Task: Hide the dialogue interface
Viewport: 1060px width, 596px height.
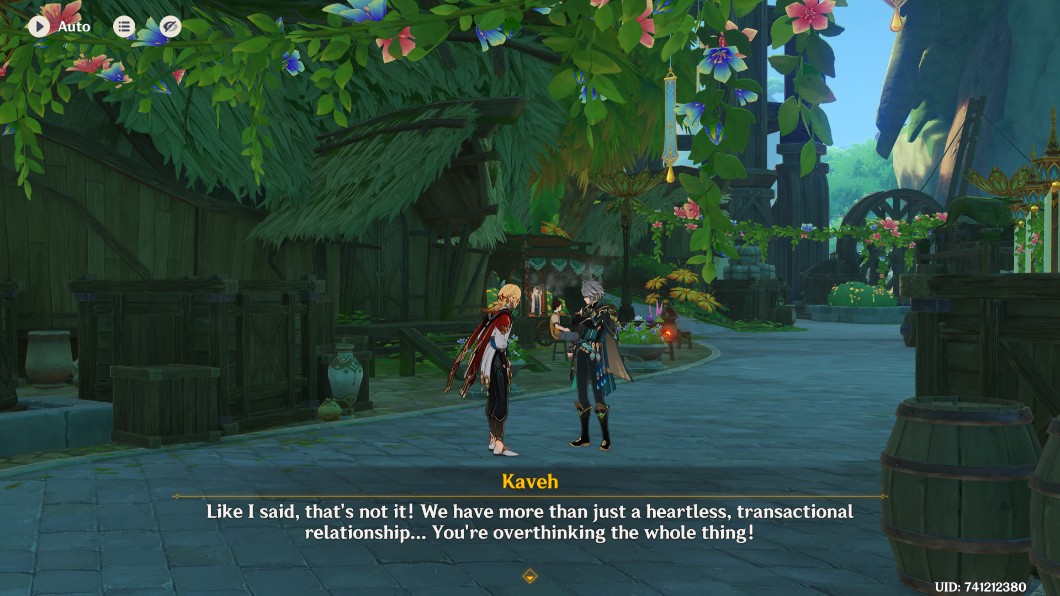Action: point(171,27)
